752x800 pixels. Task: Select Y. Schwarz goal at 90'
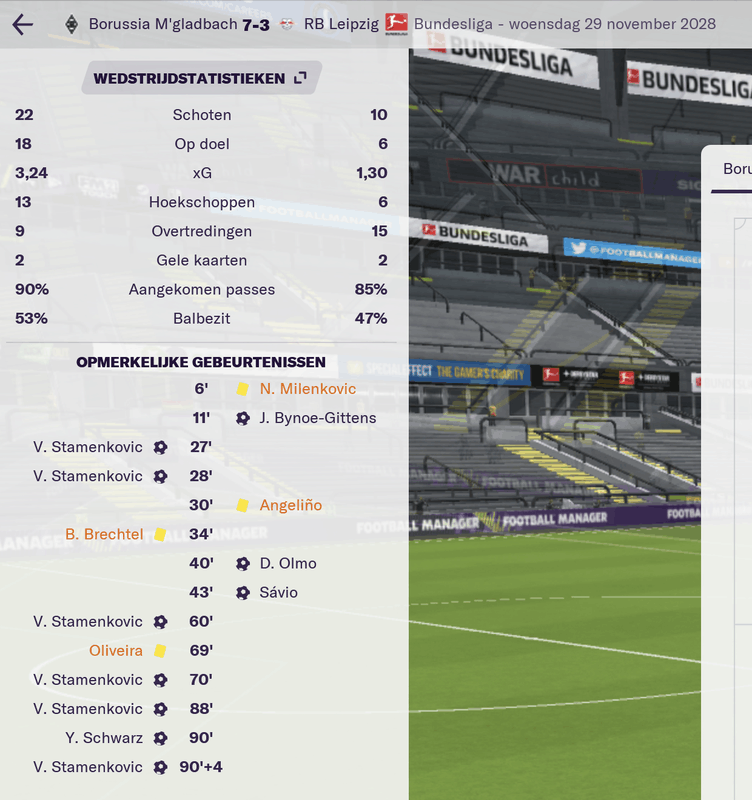click(x=104, y=738)
